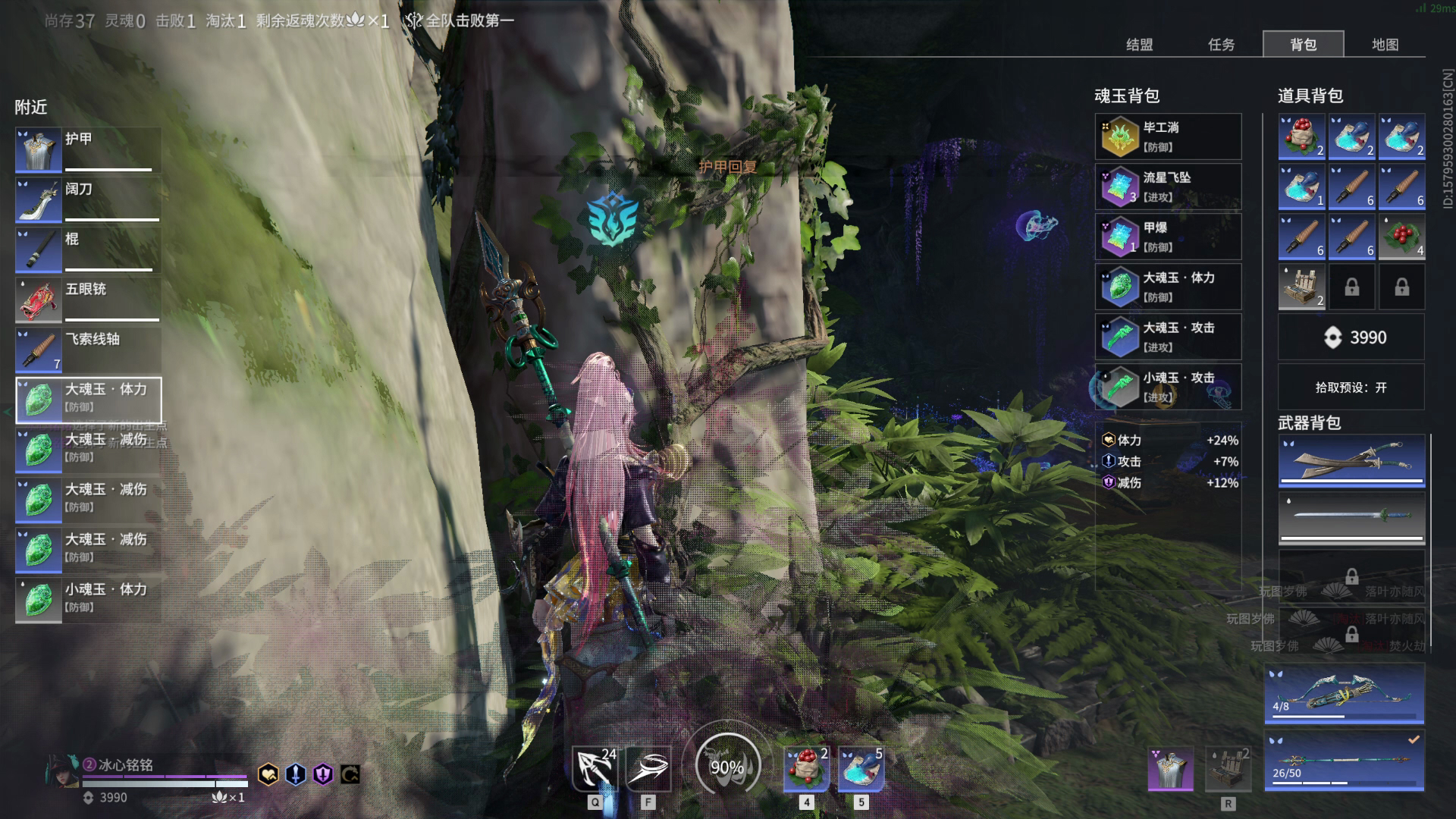Select the highlighted 大魂玉·体力 nearby entry

[x=88, y=400]
